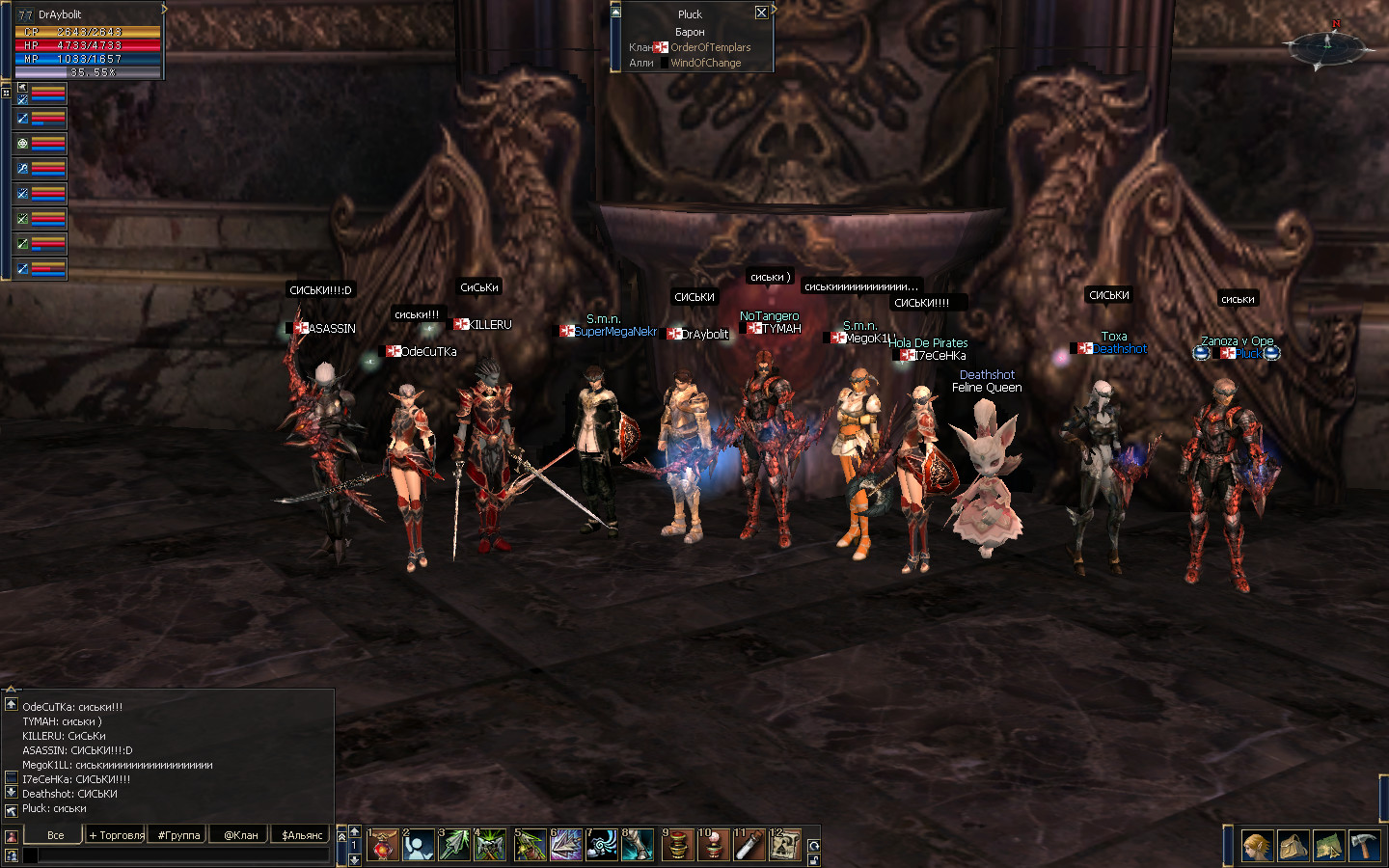Click the compass radar
The width and height of the screenshot is (1389, 868).
coord(1328,45)
